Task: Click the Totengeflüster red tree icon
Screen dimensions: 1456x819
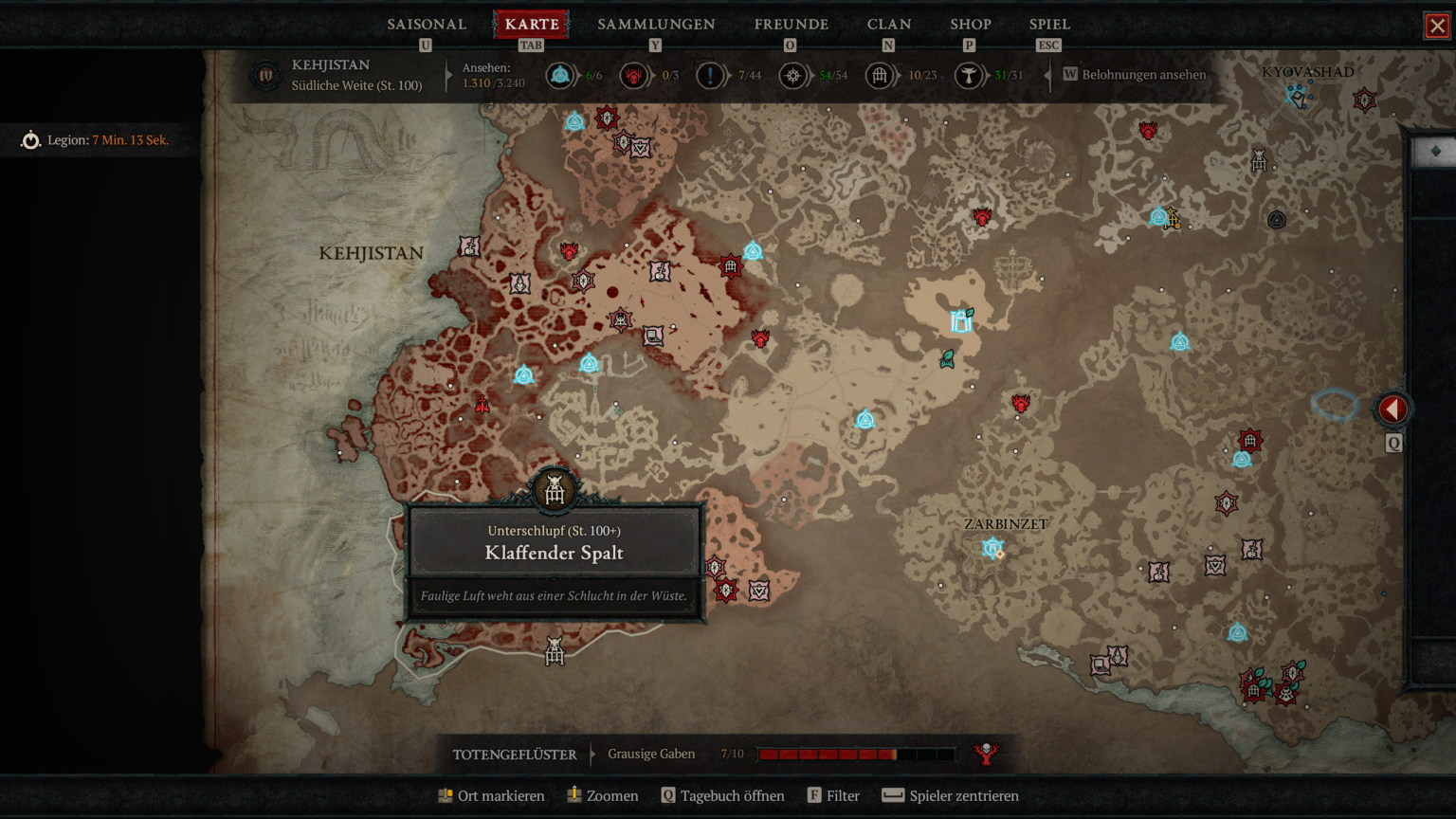Action: [986, 754]
